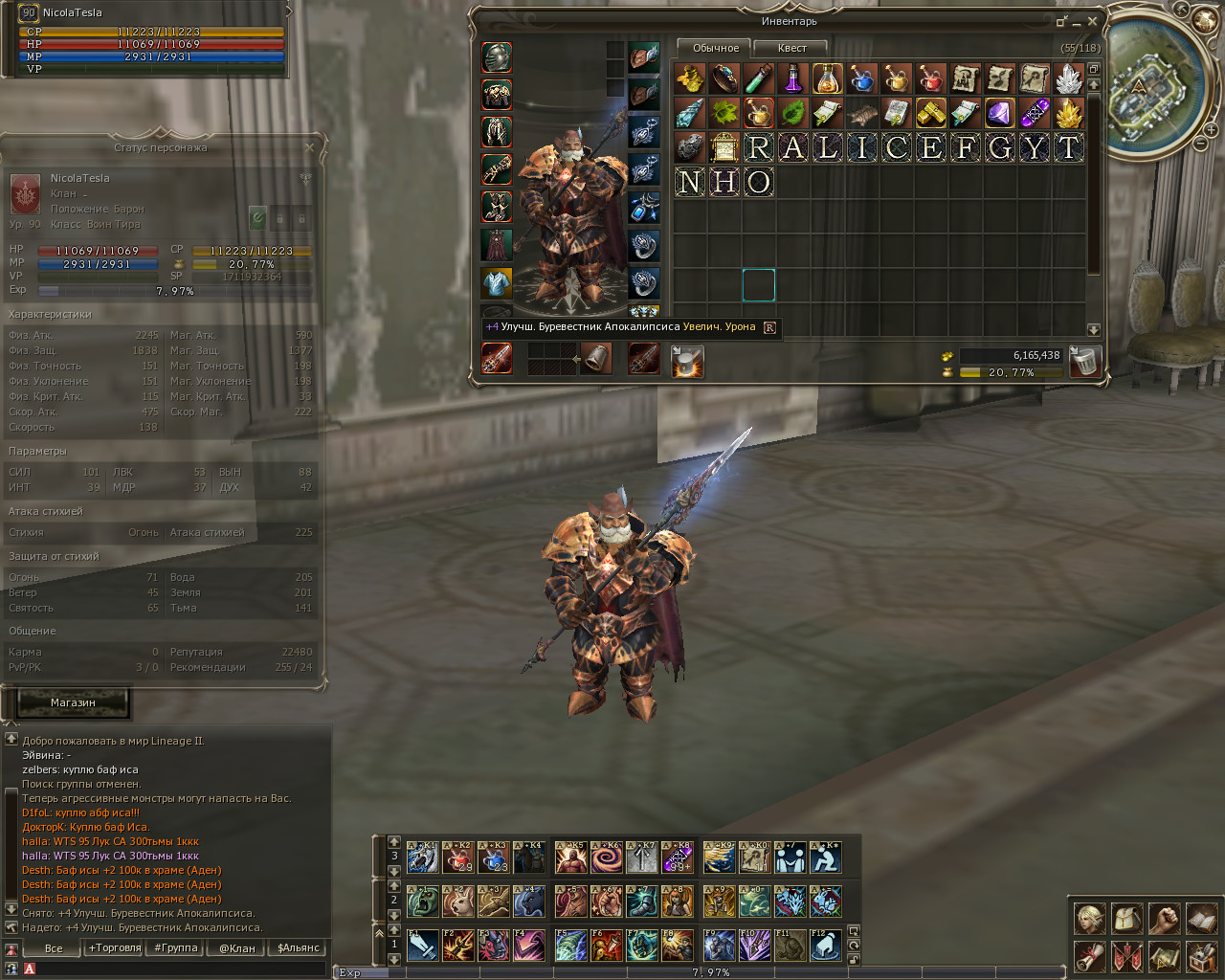This screenshot has height=980, width=1225.
Task: Select the gold bars item in inventory
Action: point(931,113)
